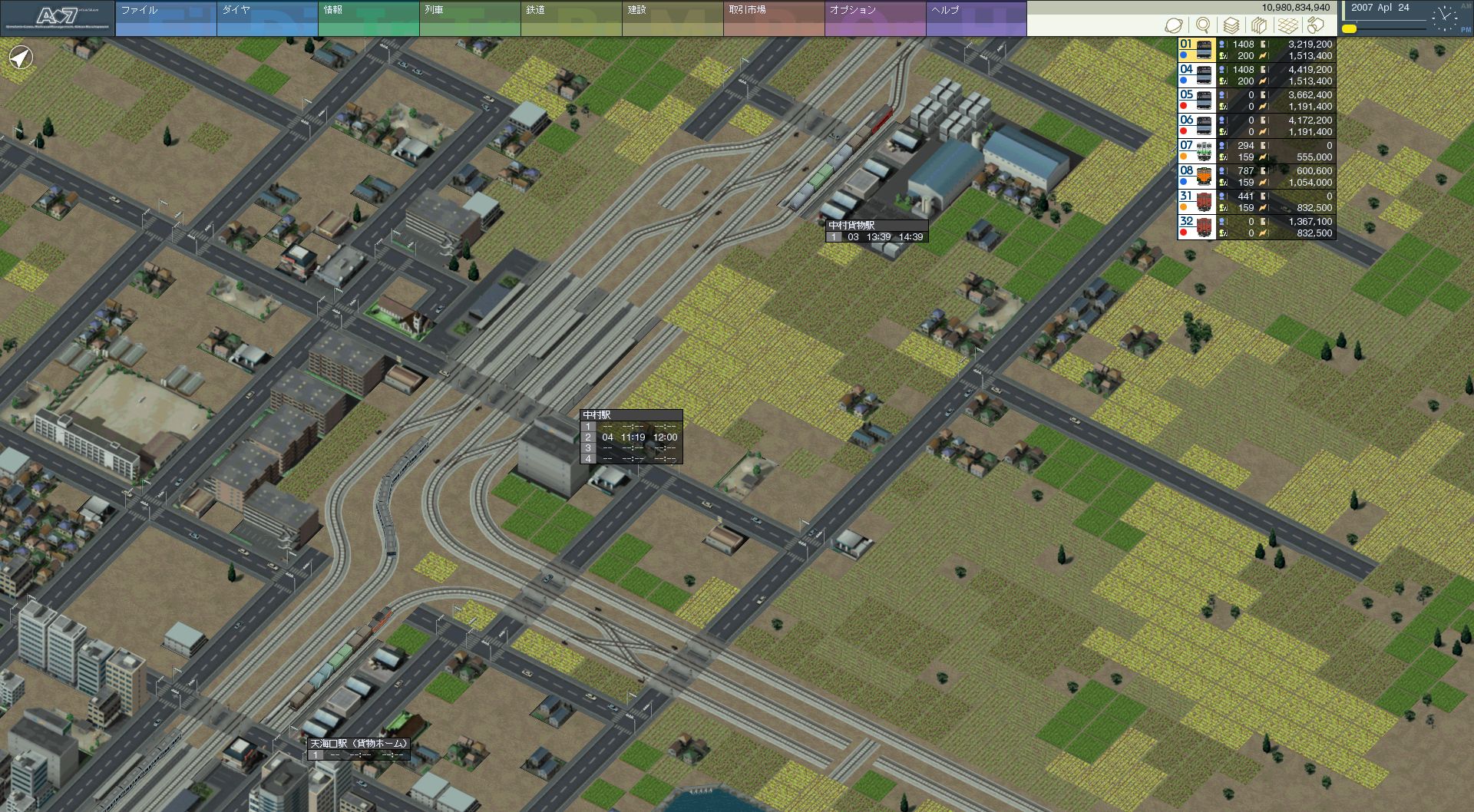Open the 鉄道 (Railway) menu
1474x812 pixels.
click(x=570, y=18)
